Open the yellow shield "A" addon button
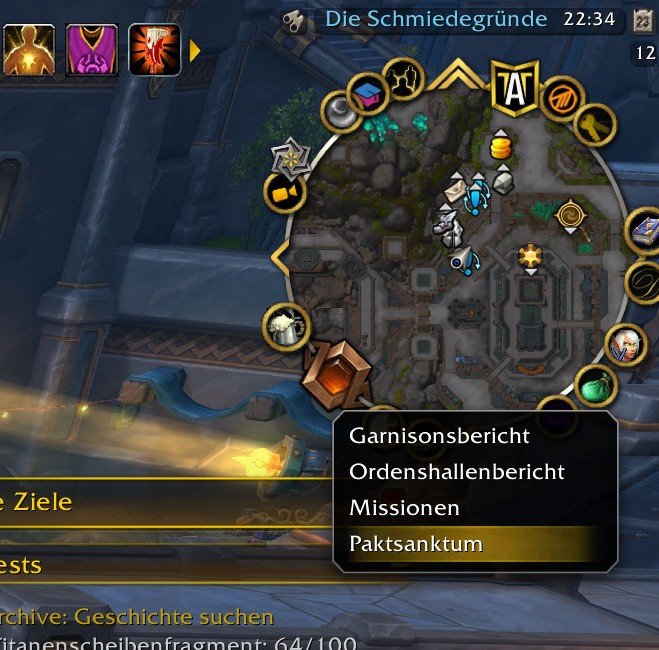The width and height of the screenshot is (659, 650). (x=515, y=88)
